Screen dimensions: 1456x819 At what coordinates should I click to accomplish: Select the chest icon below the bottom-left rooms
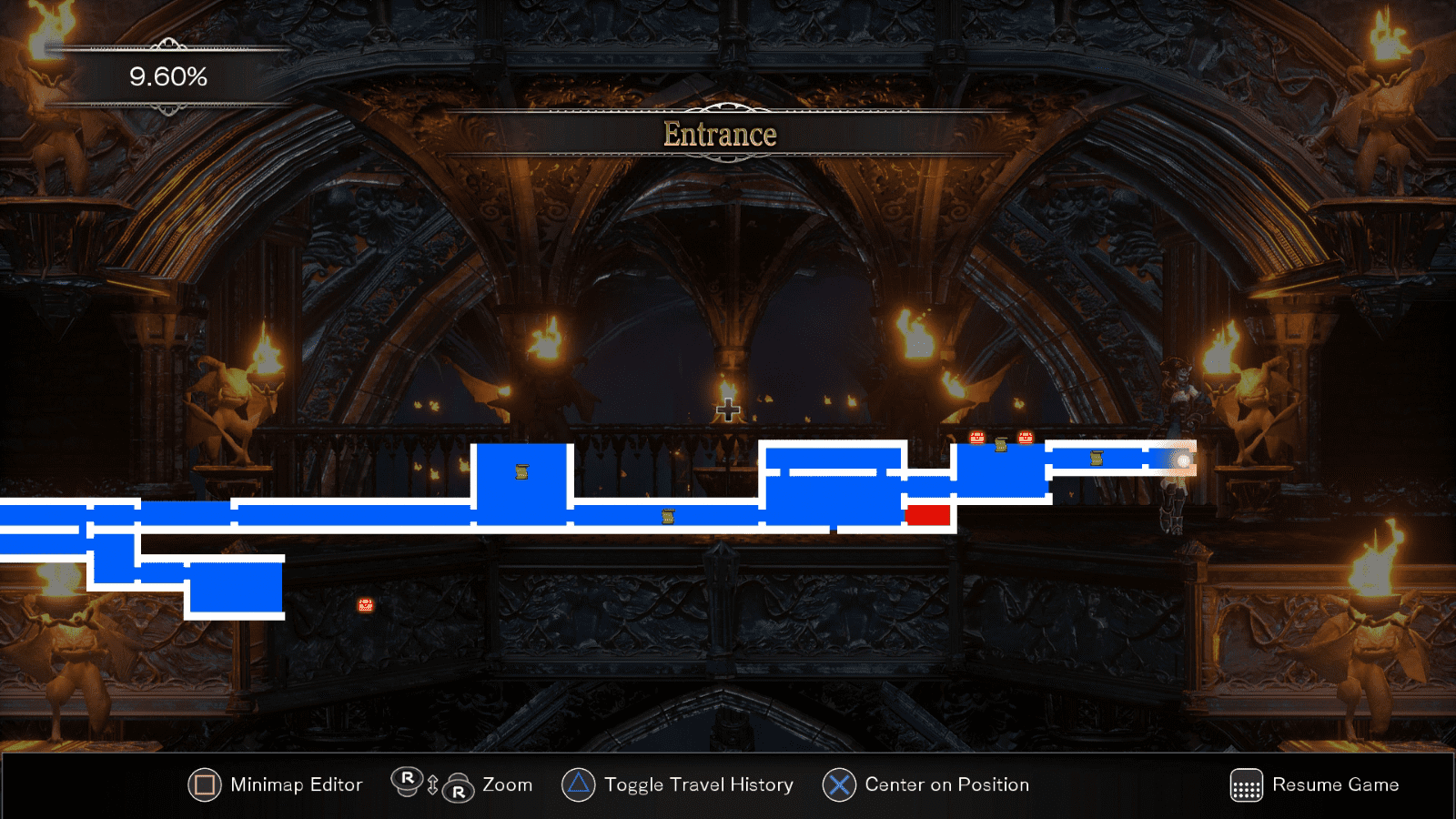click(x=364, y=604)
